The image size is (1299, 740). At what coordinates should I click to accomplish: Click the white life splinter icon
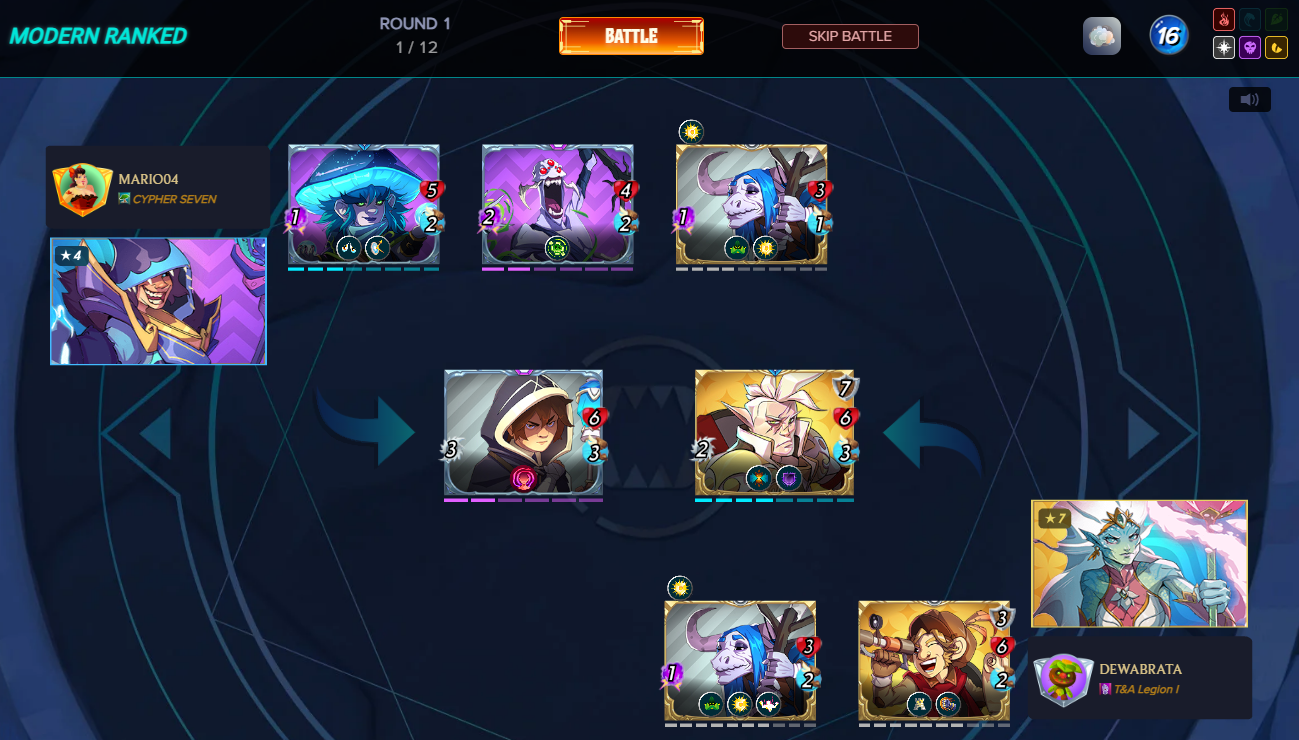[x=1224, y=47]
